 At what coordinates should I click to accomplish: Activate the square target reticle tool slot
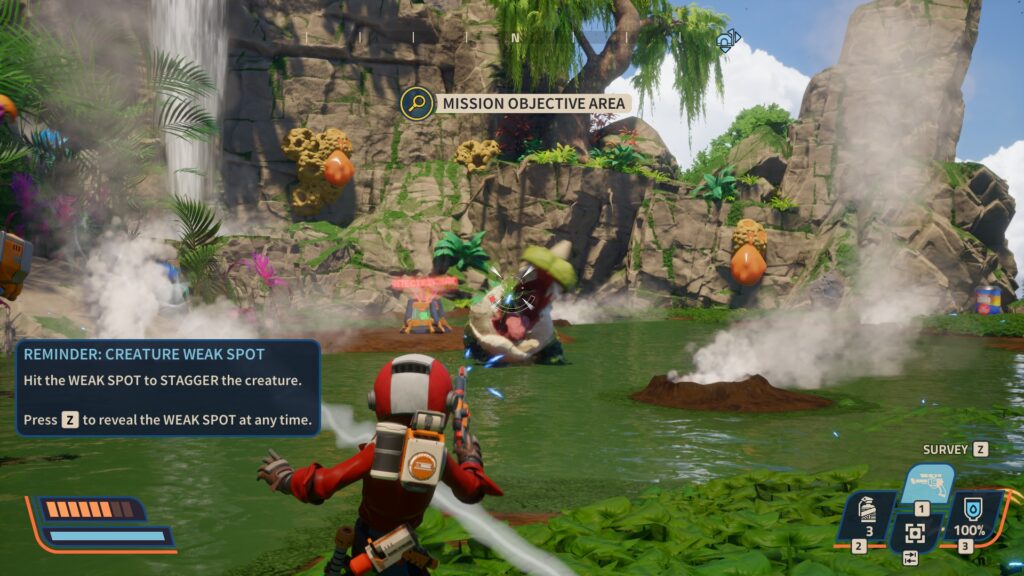tap(915, 533)
